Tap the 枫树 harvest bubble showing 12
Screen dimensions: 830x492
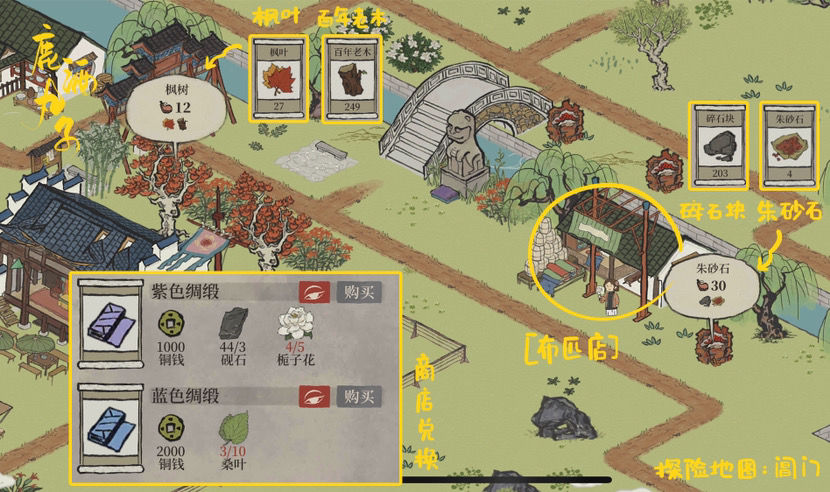tap(169, 108)
